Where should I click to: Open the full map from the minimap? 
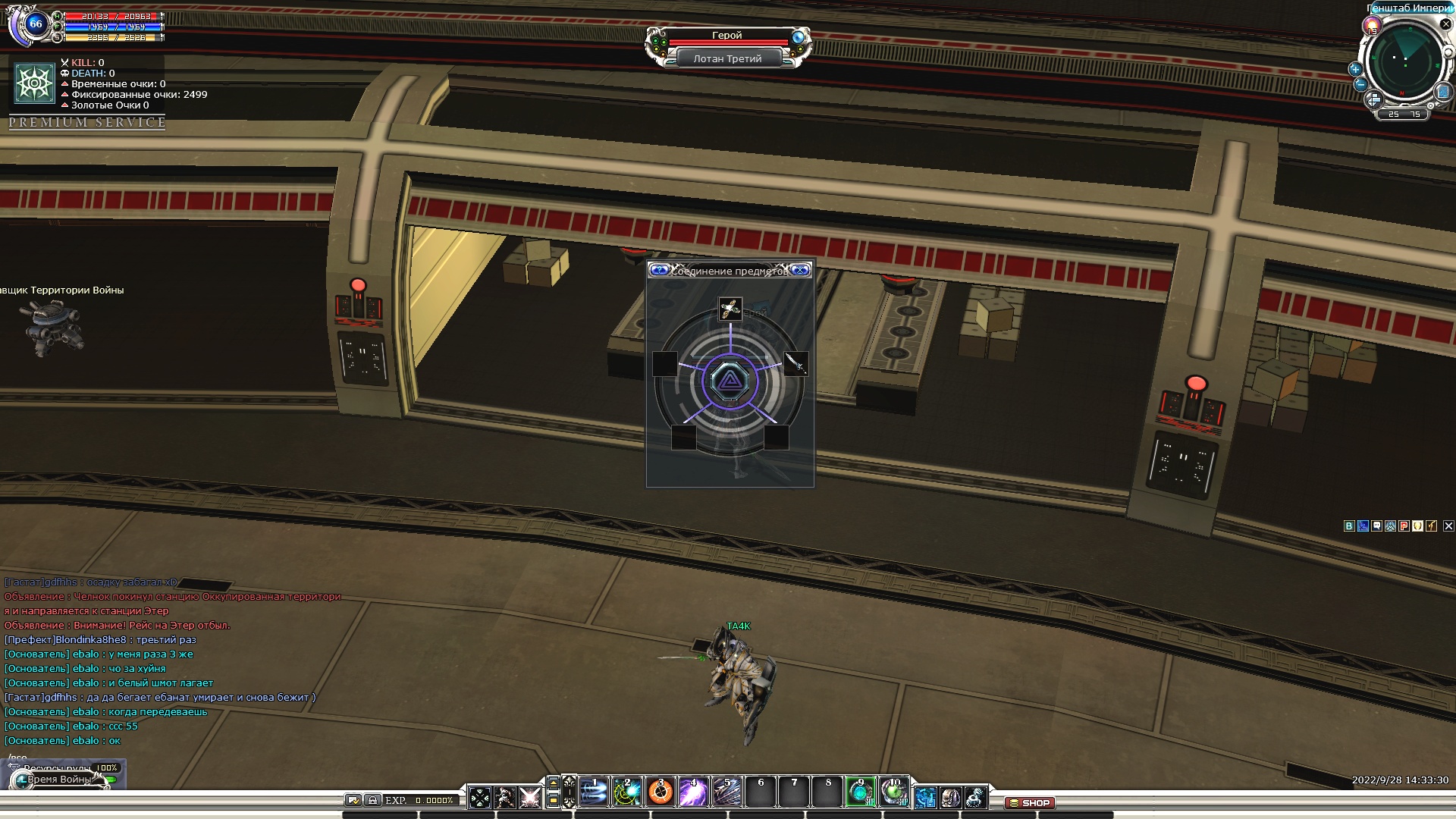pos(1443,92)
